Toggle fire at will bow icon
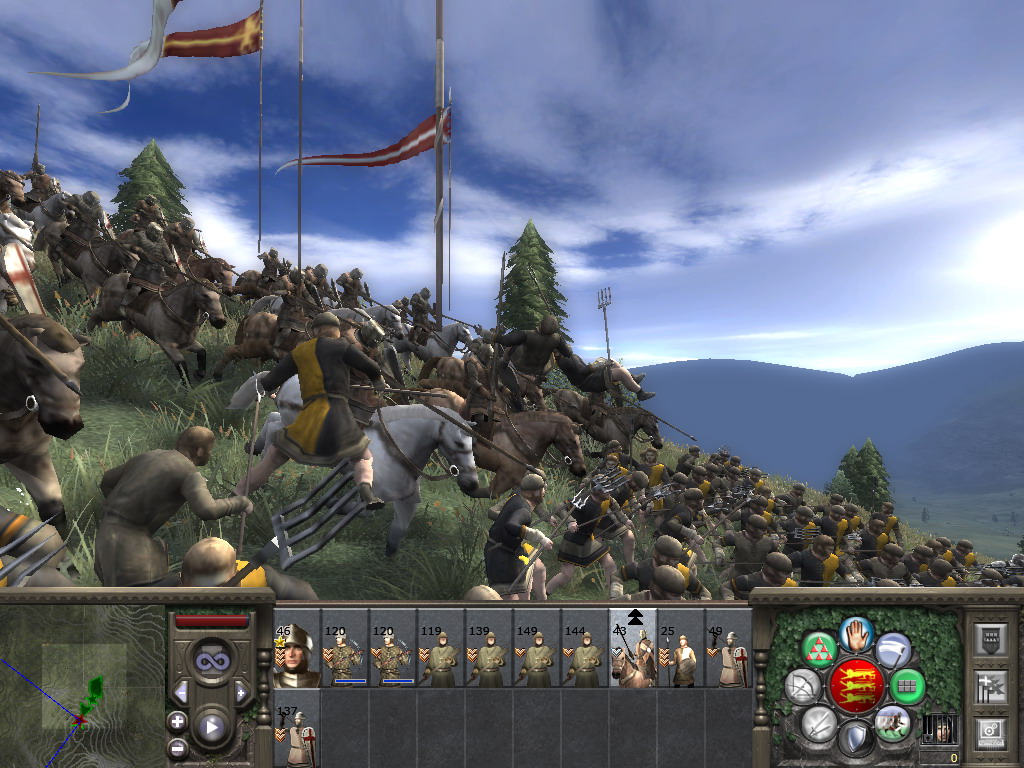Image resolution: width=1024 pixels, height=768 pixels. [802, 686]
